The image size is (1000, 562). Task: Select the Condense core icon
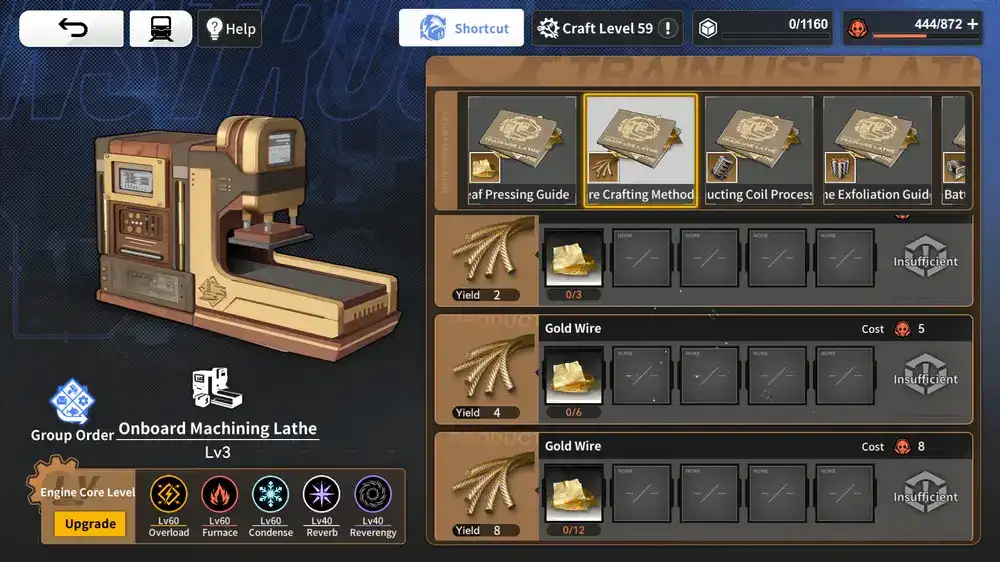coord(271,496)
